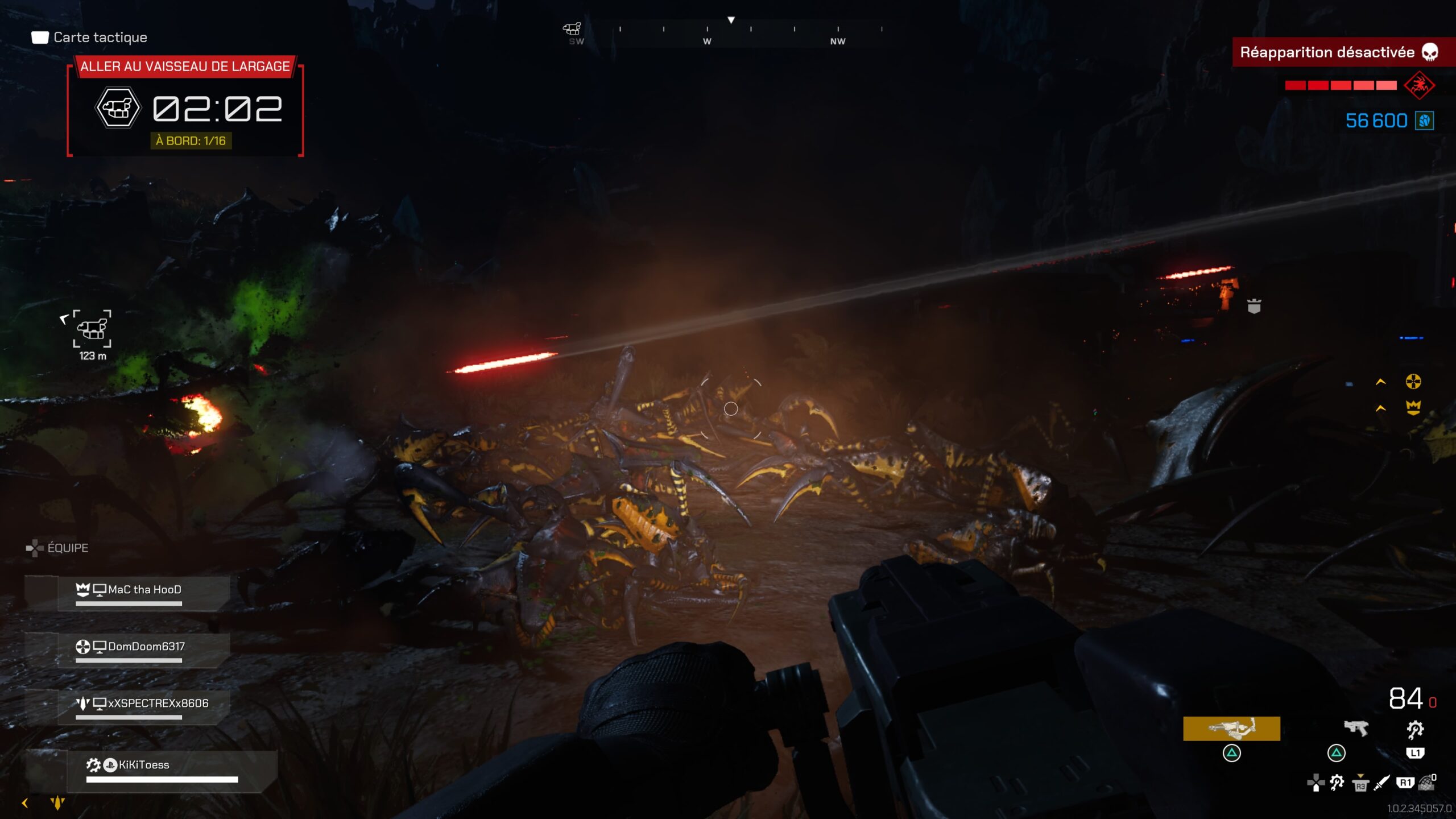This screenshot has height=819, width=1456.
Task: Toggle the R3 stratagem pedestal control
Action: [1360, 786]
